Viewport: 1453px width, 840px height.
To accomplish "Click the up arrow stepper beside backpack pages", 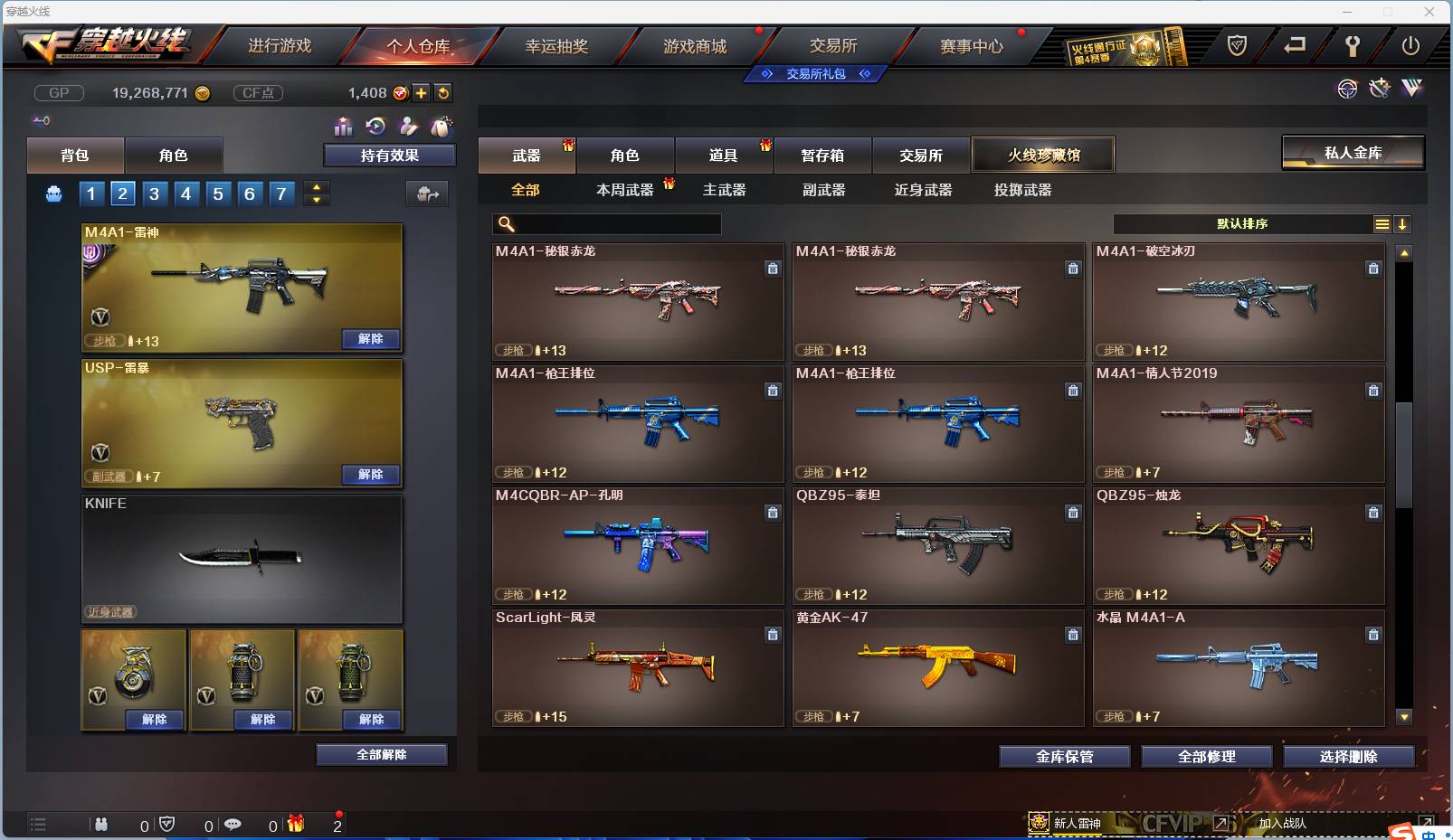I will coord(315,187).
